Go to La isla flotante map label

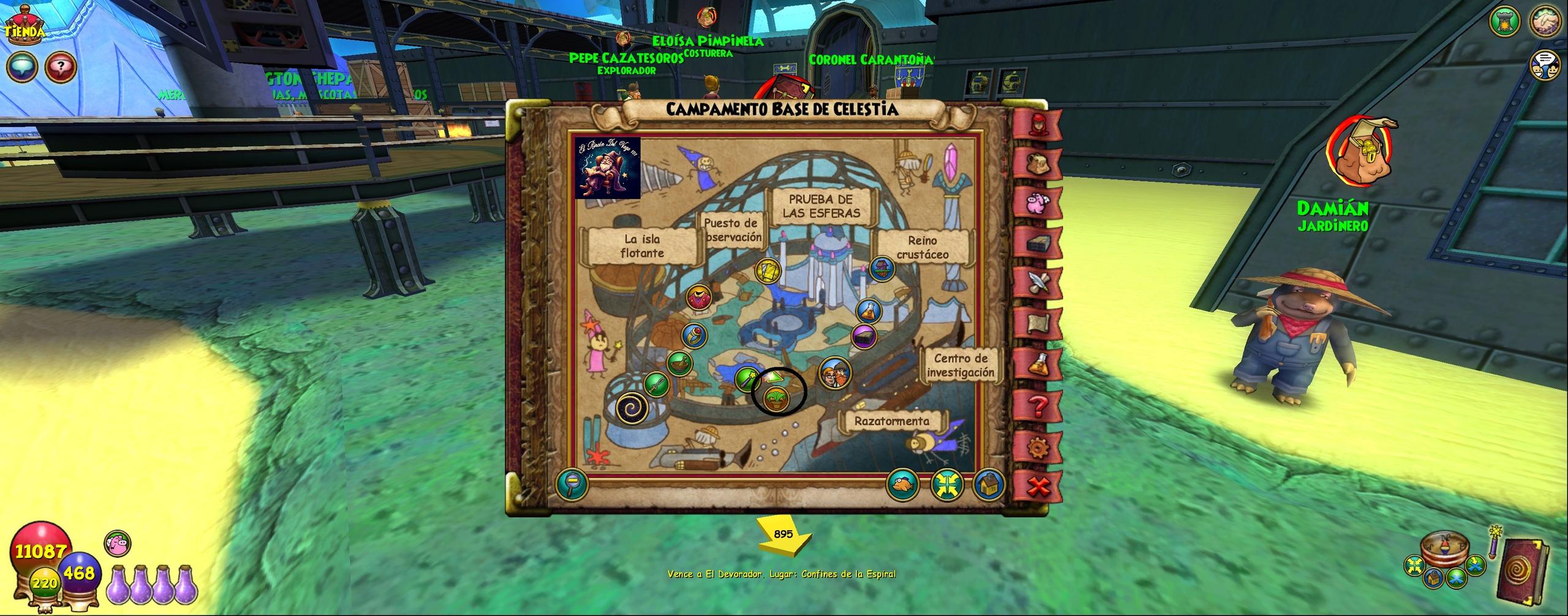pyautogui.click(x=642, y=246)
